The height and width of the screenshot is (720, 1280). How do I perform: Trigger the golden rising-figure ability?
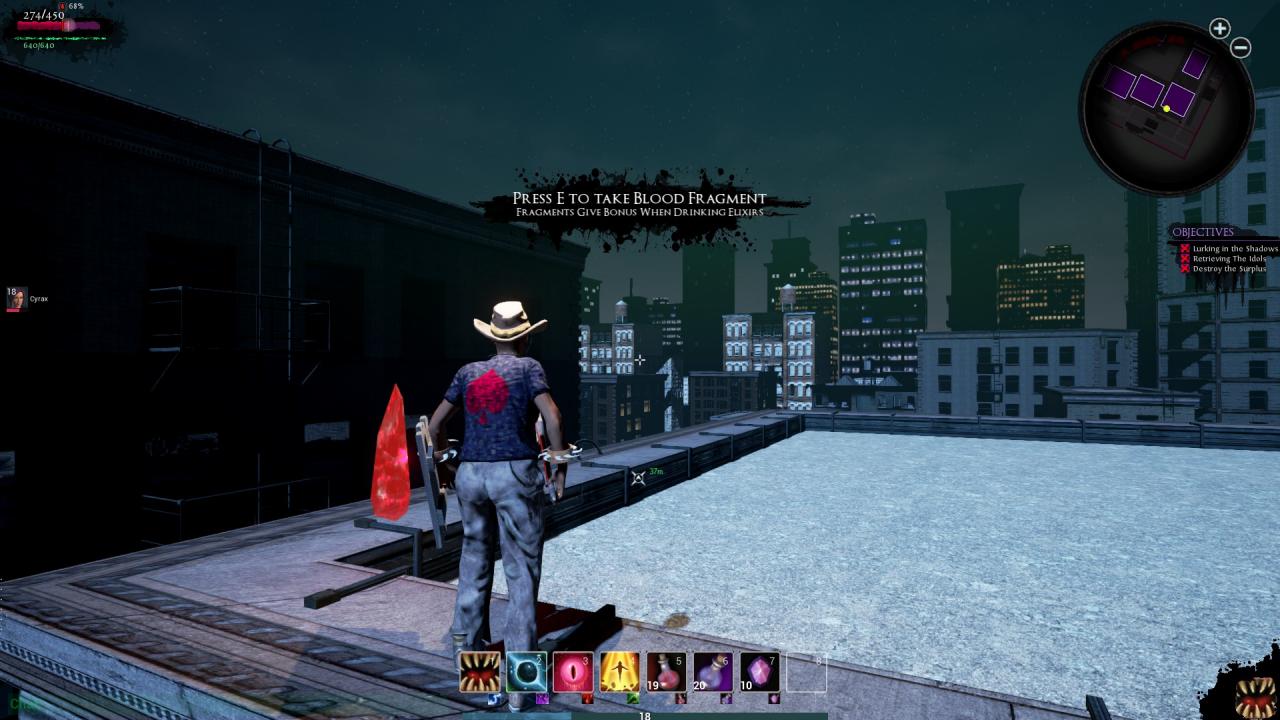coord(619,672)
